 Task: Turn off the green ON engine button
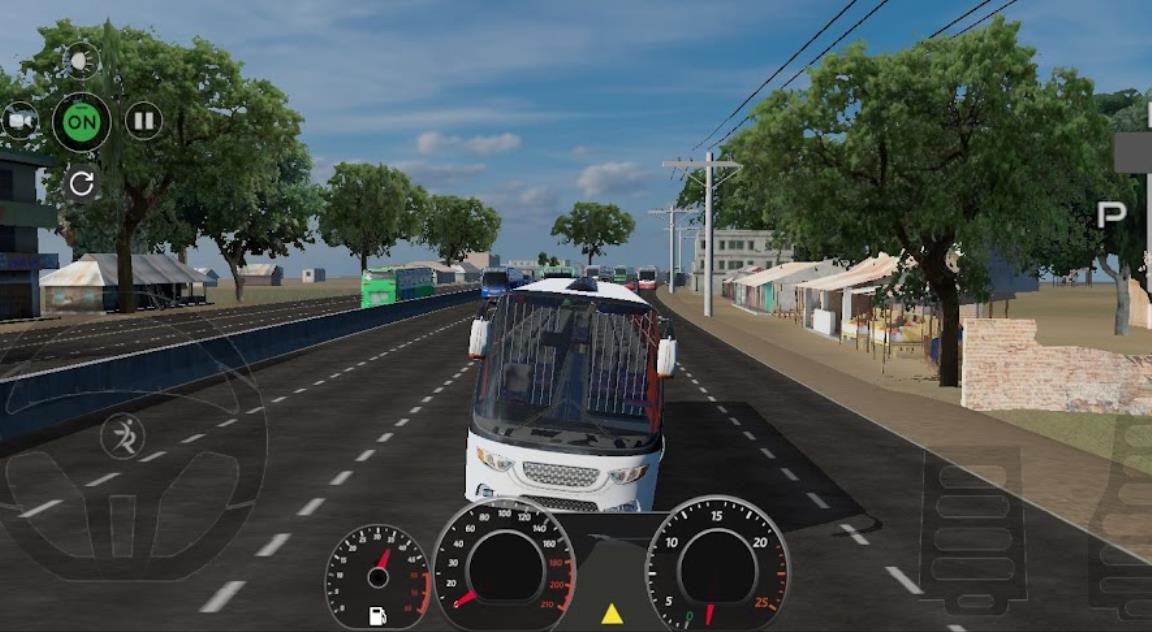click(x=82, y=123)
